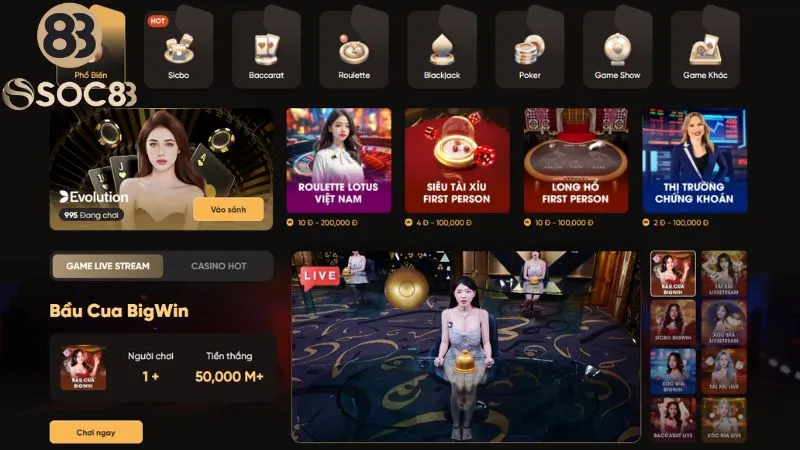Viewport: 800px width, 450px height.
Task: Select the Game Khác category
Action: [x=704, y=50]
